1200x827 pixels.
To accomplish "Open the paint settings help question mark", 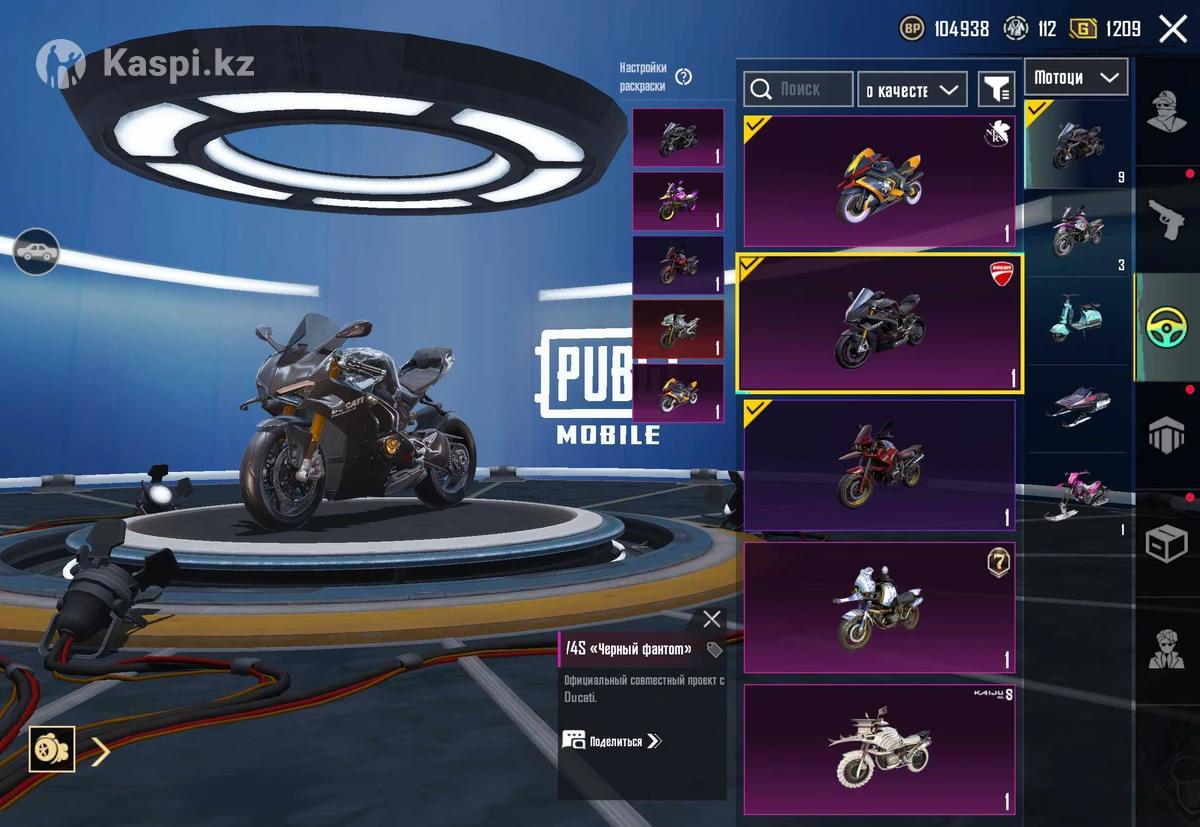I will coord(684,77).
